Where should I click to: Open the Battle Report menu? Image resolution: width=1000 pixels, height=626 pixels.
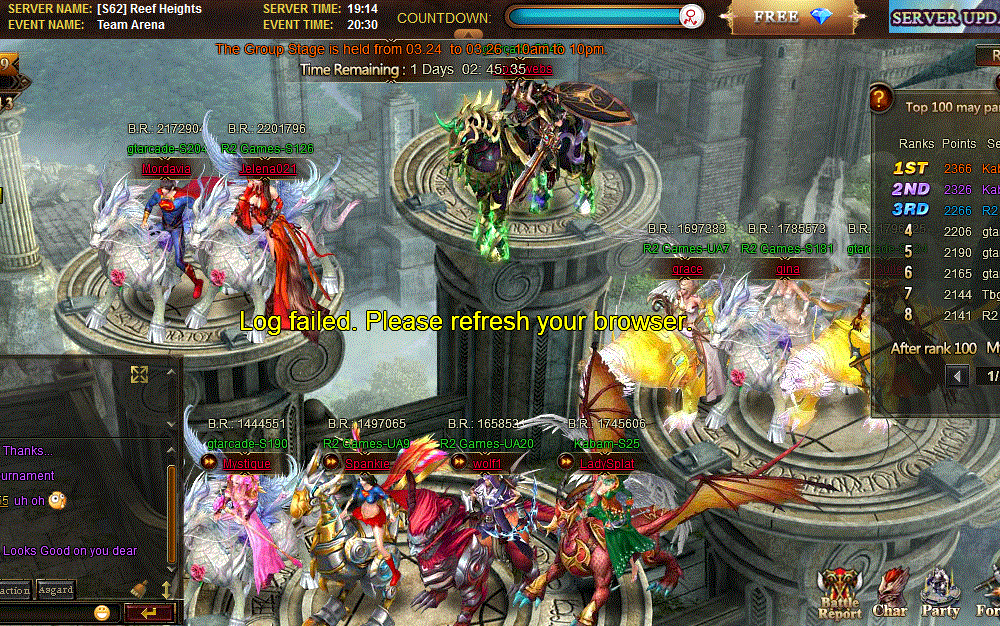pyautogui.click(x=840, y=594)
